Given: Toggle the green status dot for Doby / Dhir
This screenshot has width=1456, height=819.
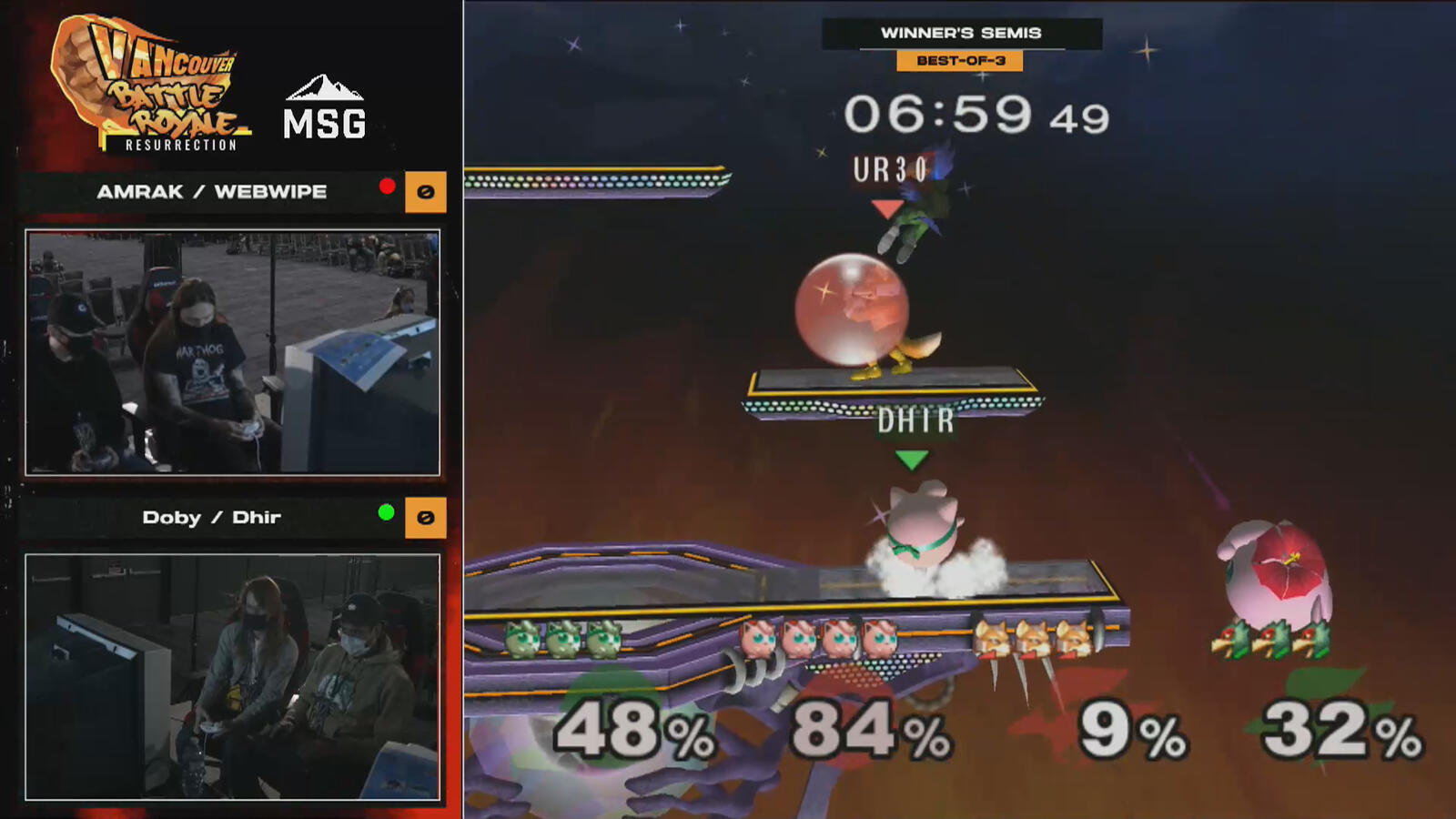Looking at the screenshot, I should (x=386, y=511).
